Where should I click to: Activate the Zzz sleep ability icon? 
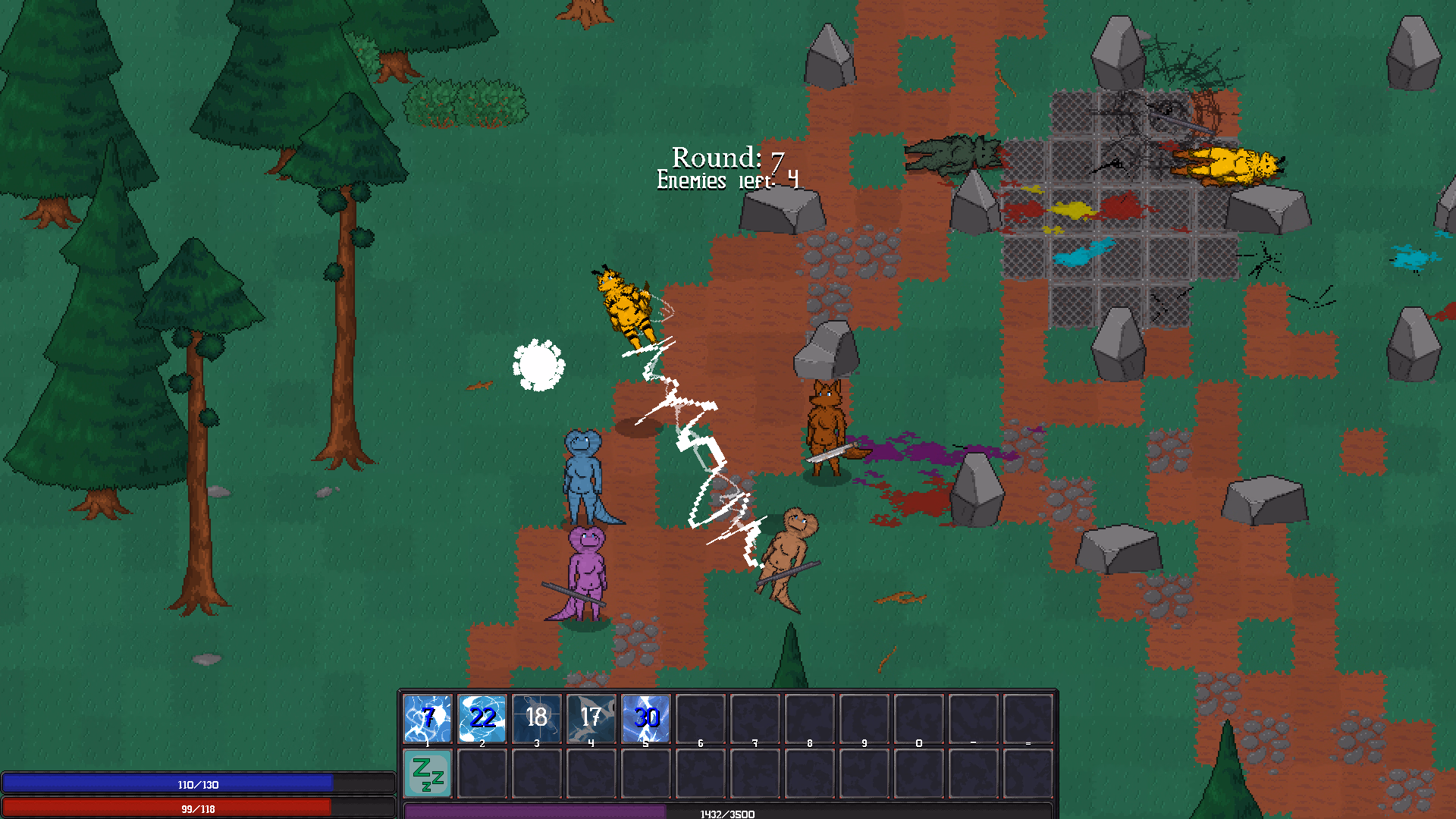[x=427, y=775]
